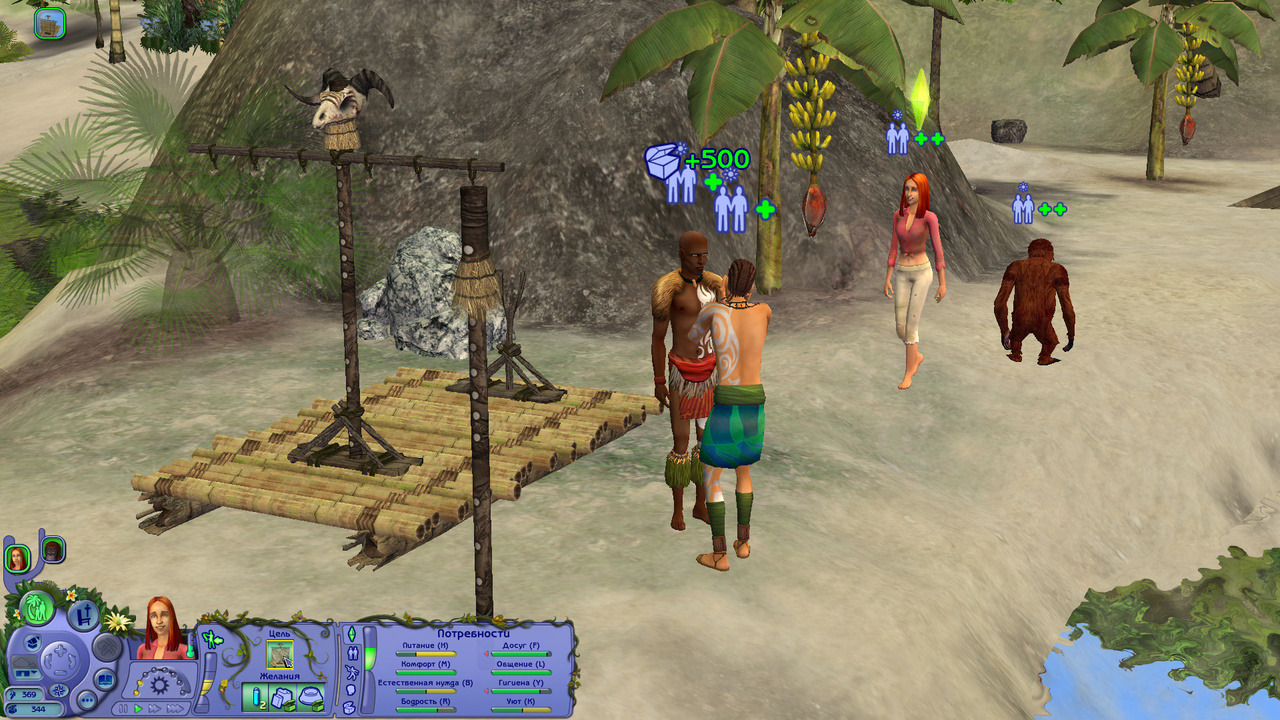Click the Цель goal picture button
Viewport: 1280px width, 720px height.
278,653
